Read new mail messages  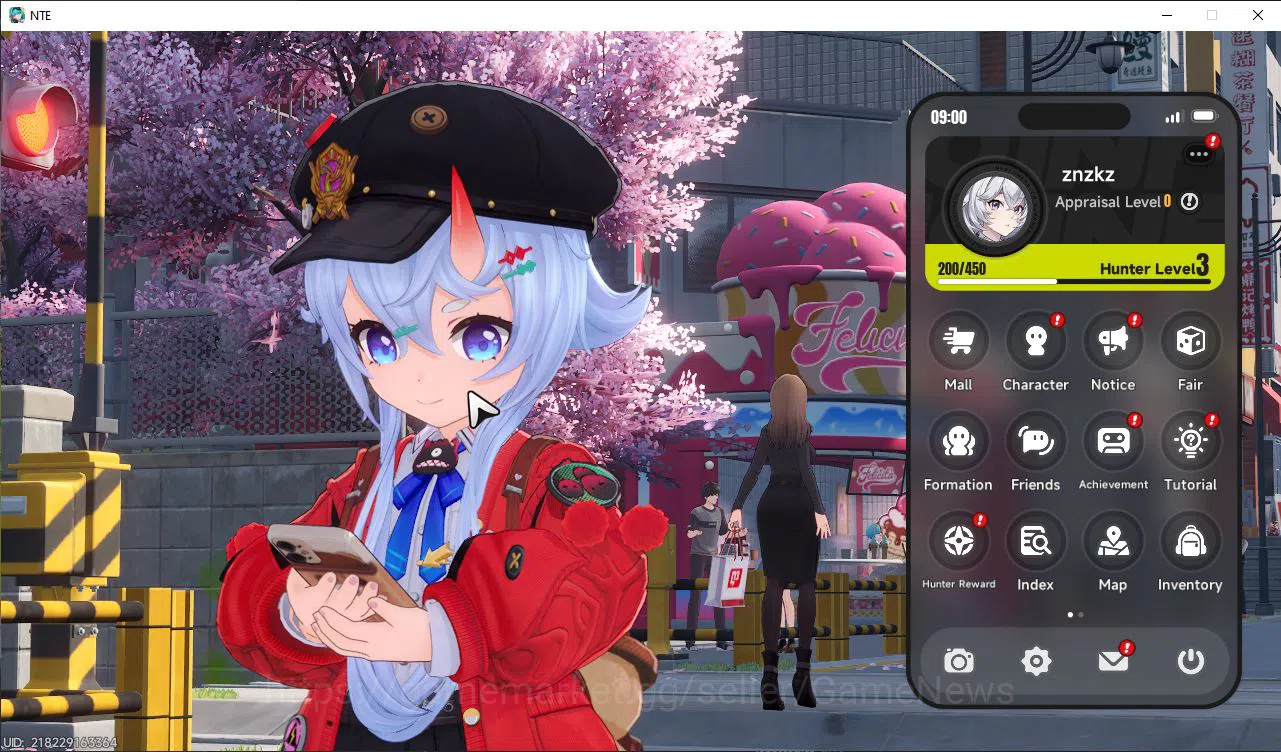pos(1113,661)
